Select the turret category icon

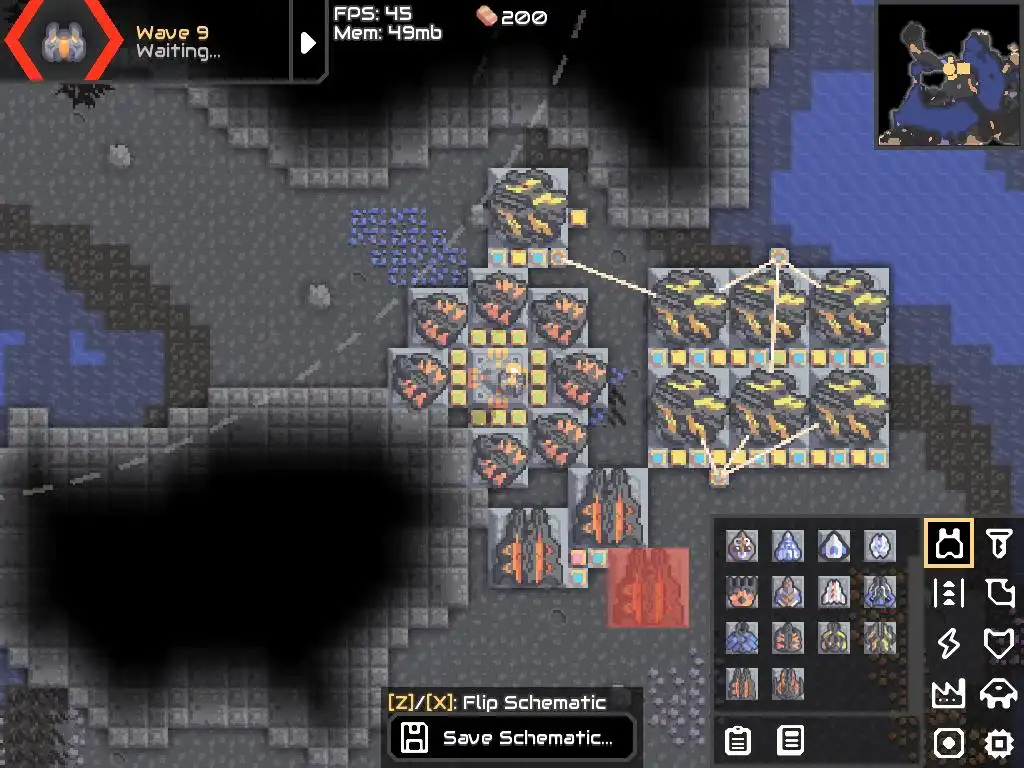point(948,543)
